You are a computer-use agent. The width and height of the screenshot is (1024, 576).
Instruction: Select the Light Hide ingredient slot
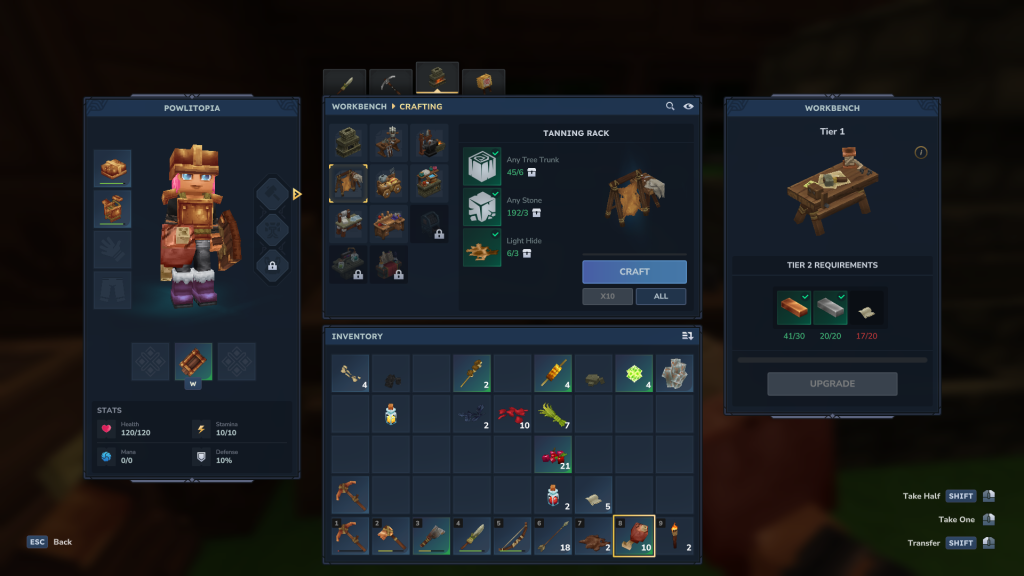(x=482, y=247)
